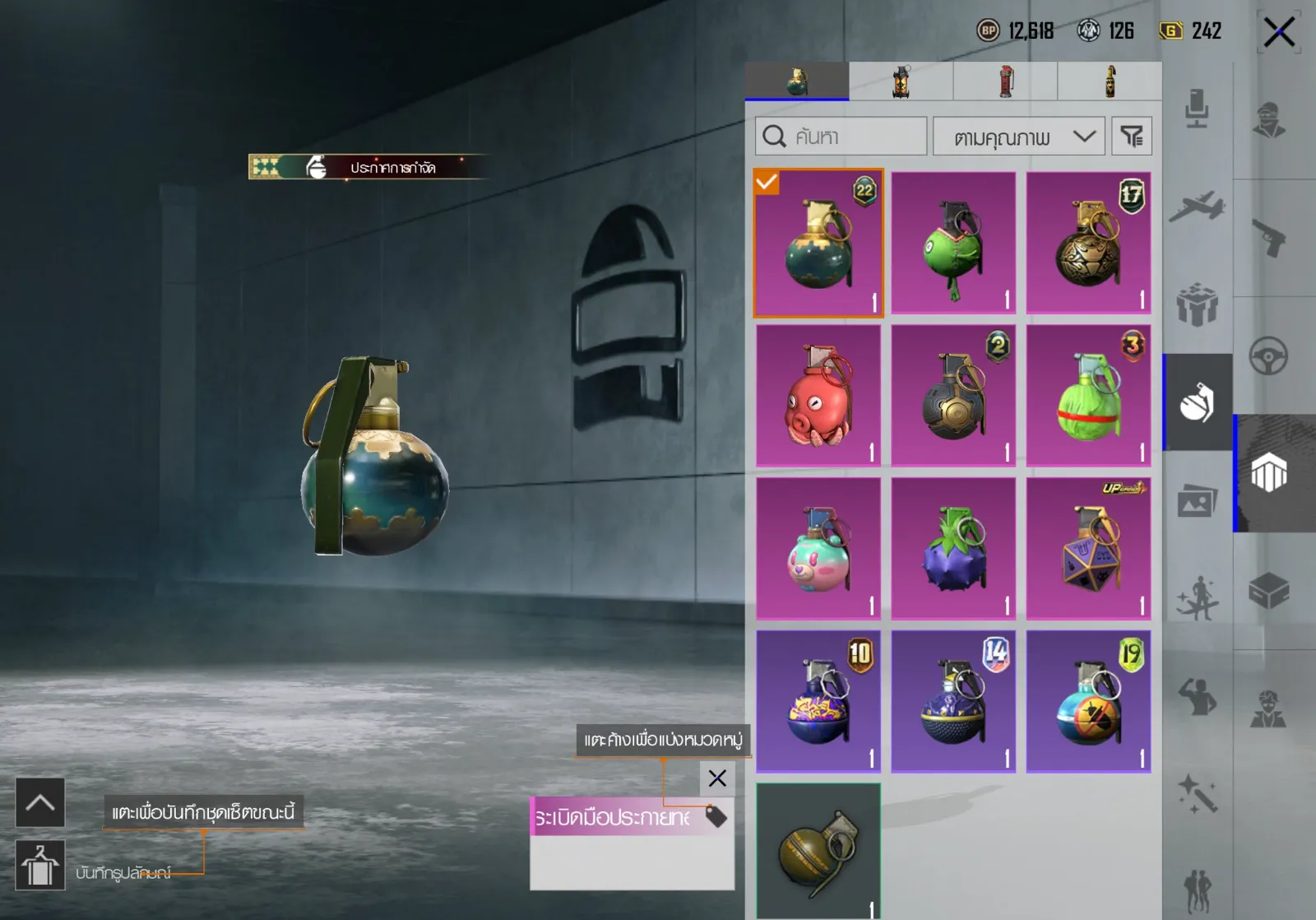Image resolution: width=1316 pixels, height=920 pixels.
Task: Open the pistol weapon skins category
Action: 1268,239
